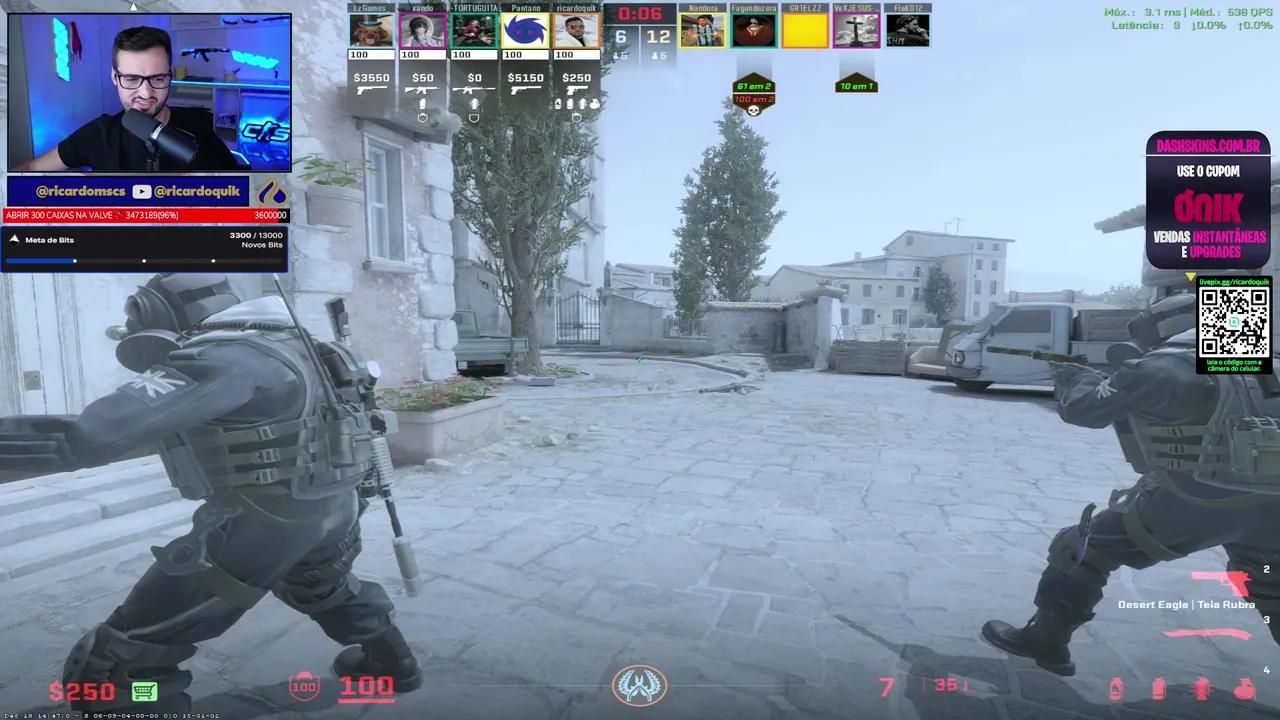Click the health cross icon beside the 100 counter
The height and width of the screenshot is (720, 1280).
pos(304,687)
